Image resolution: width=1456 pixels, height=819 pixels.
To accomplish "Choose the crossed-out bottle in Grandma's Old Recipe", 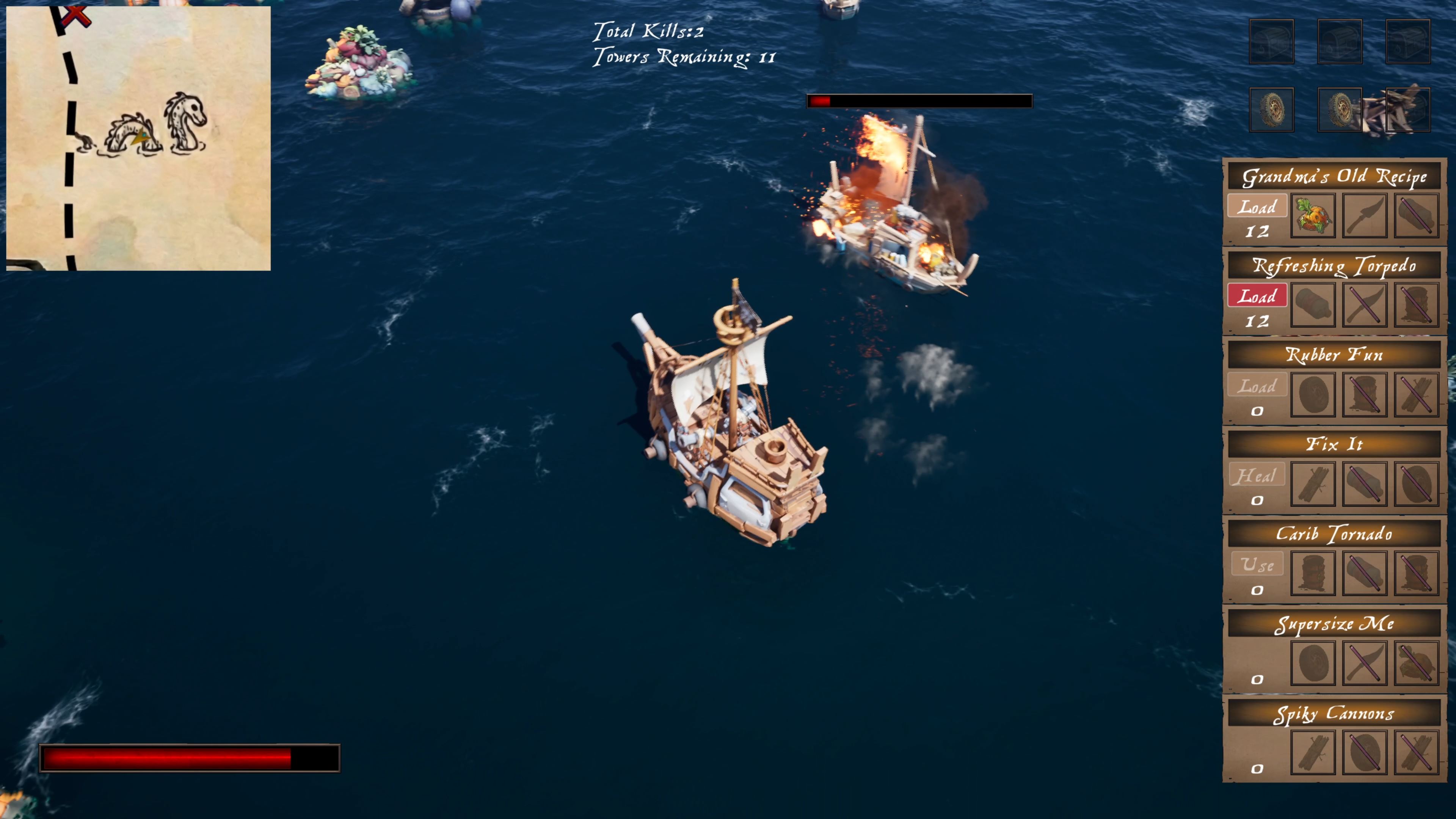I will pos(1417,215).
